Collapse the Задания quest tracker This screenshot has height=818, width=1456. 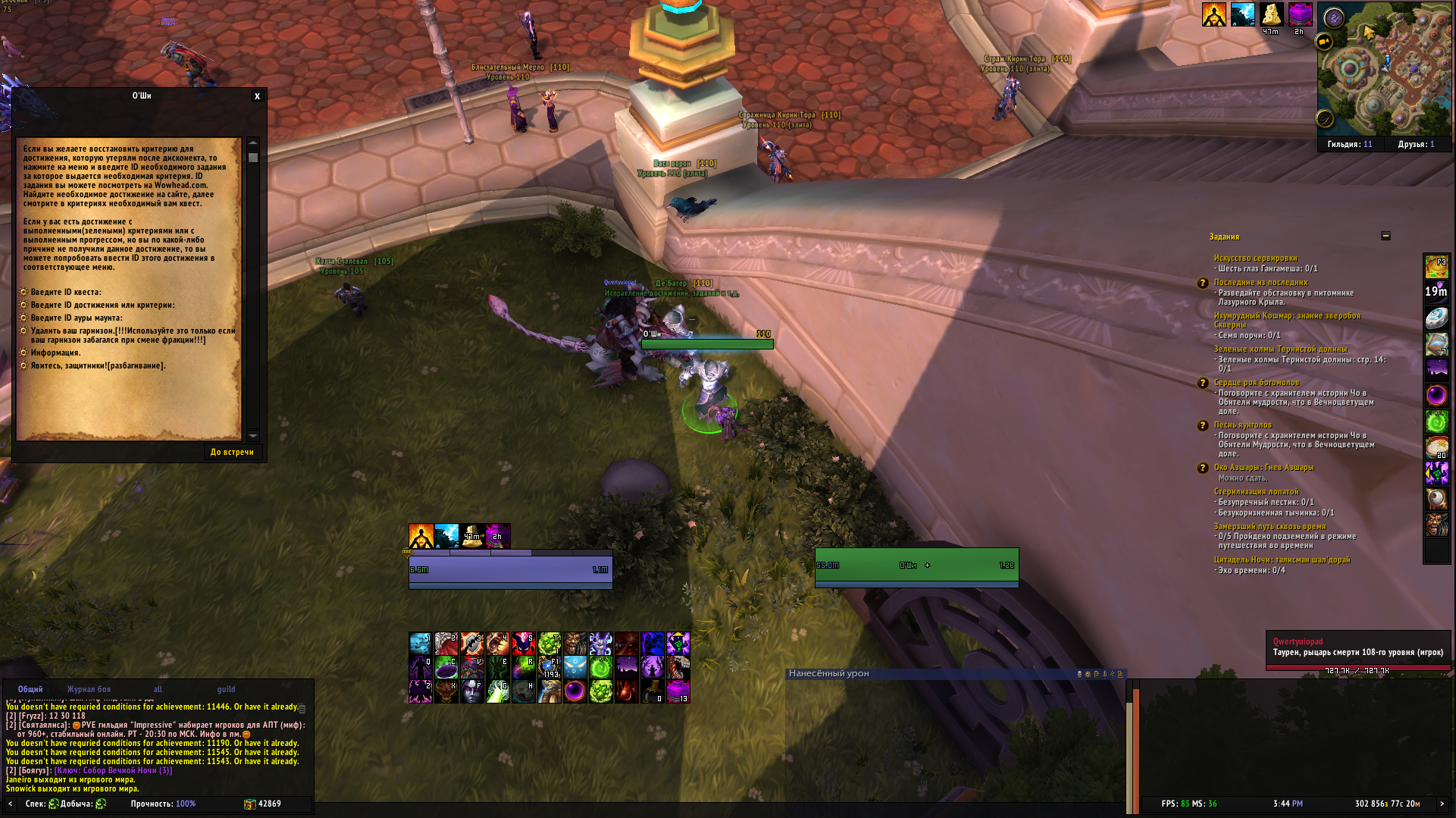[1386, 236]
